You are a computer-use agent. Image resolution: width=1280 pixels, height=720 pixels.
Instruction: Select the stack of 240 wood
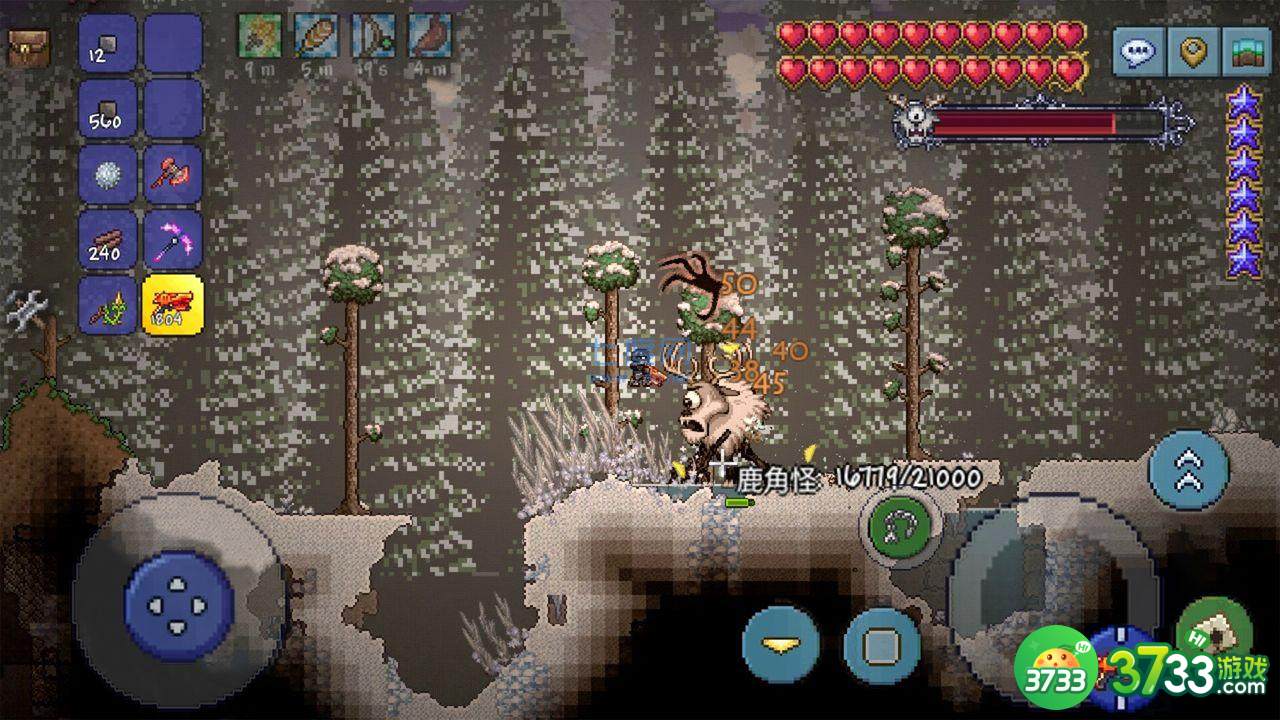(108, 240)
